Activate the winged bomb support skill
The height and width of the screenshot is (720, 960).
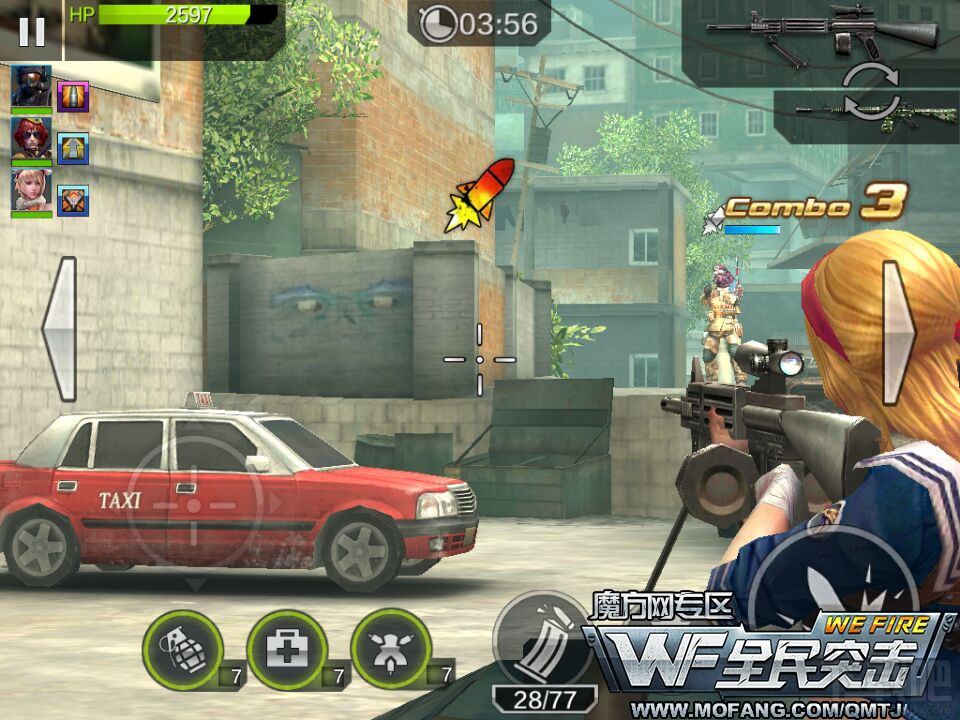(391, 649)
